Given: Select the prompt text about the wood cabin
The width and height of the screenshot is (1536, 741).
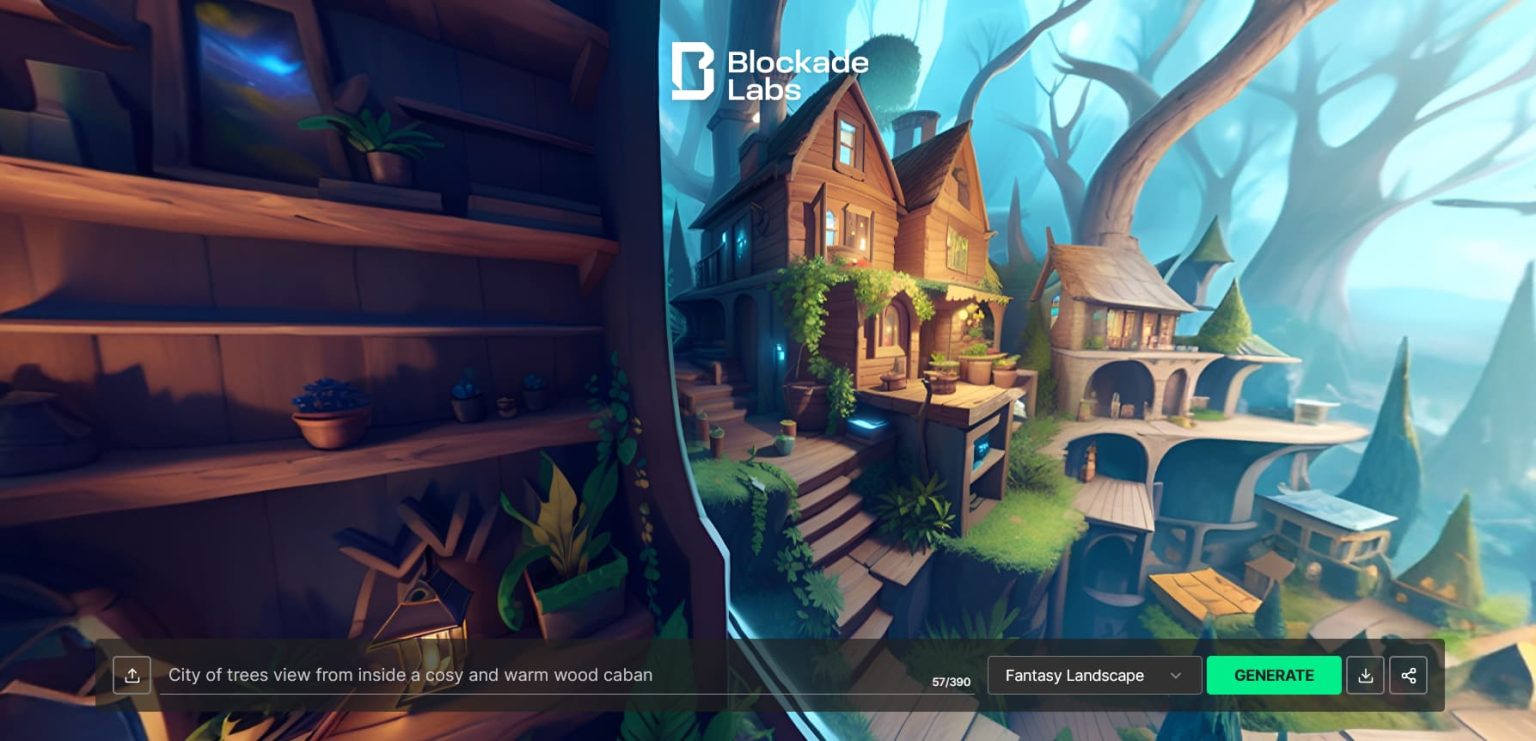Looking at the screenshot, I should click(x=410, y=675).
